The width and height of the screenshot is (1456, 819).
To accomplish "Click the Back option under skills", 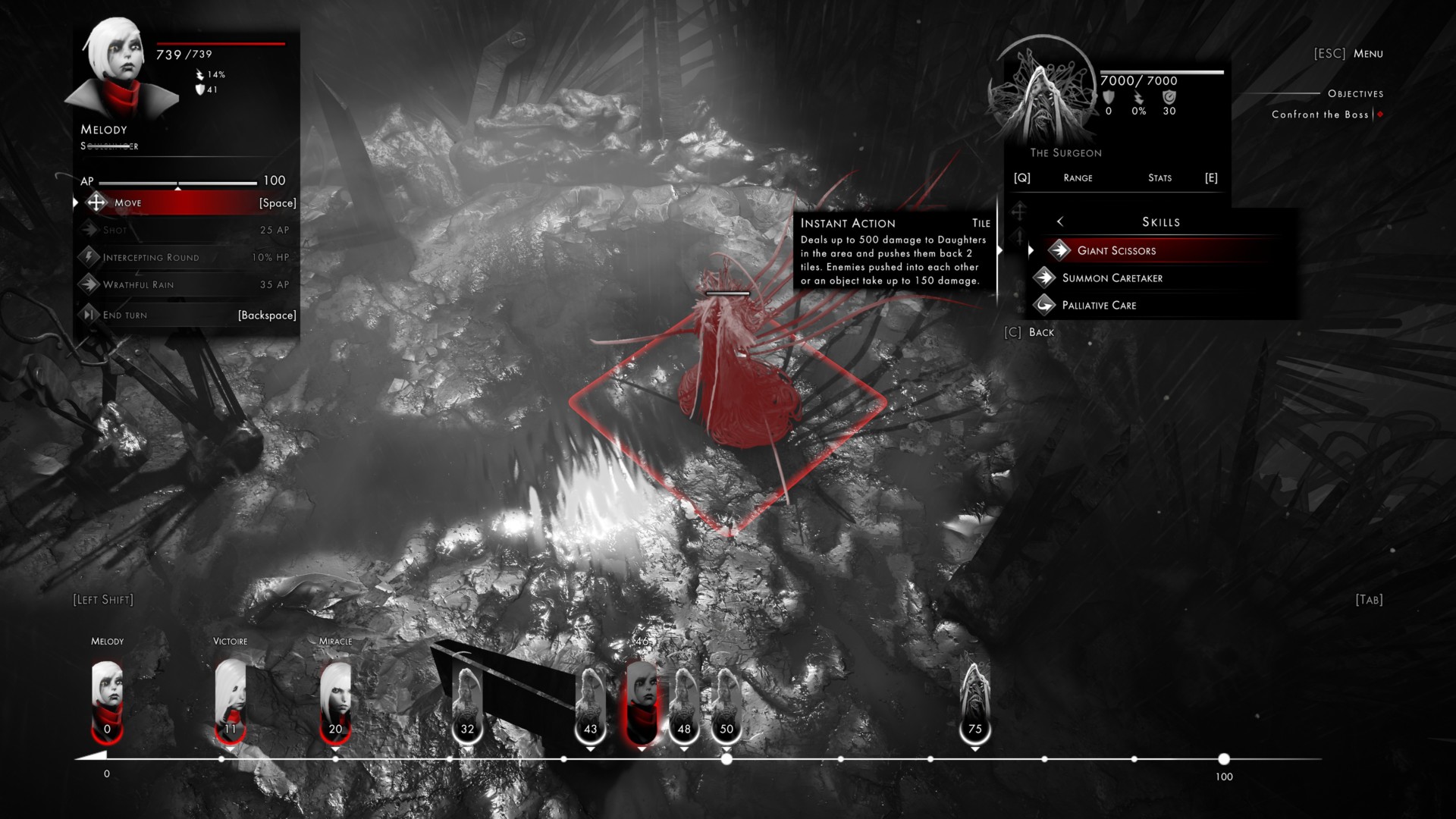I will point(1040,332).
